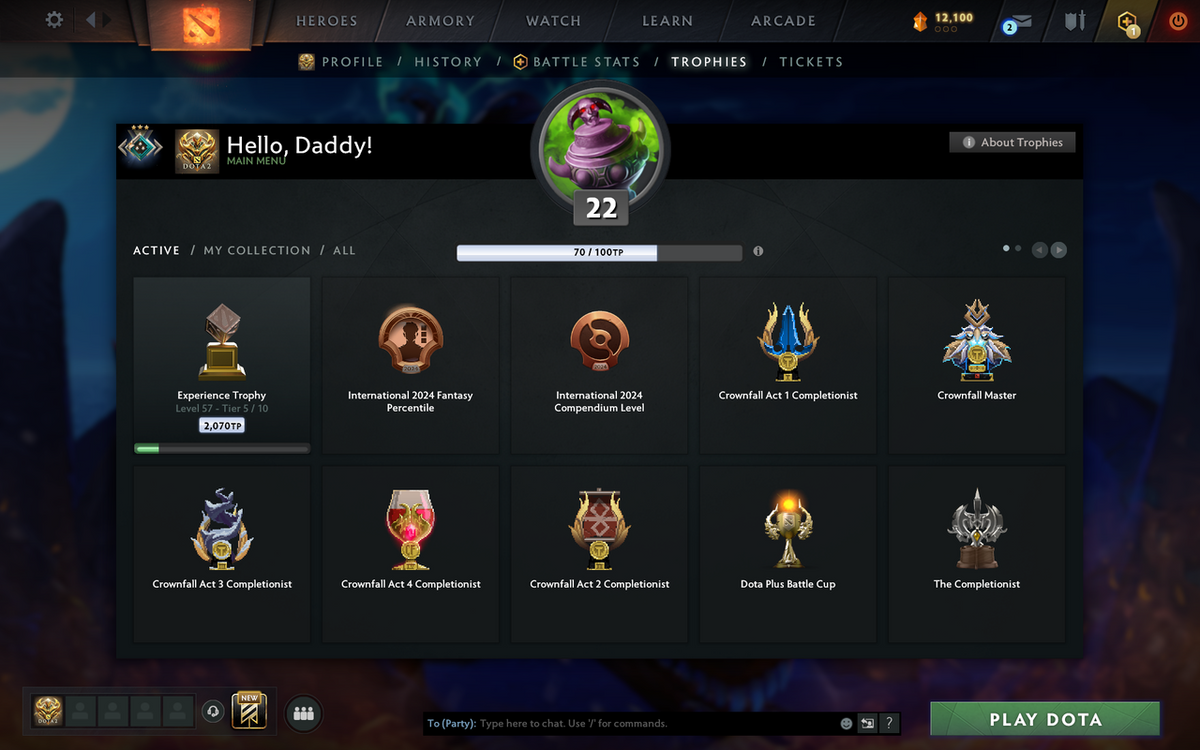The width and height of the screenshot is (1200, 750).
Task: Start matchmaking with Play Dota
Action: pyautogui.click(x=1045, y=720)
